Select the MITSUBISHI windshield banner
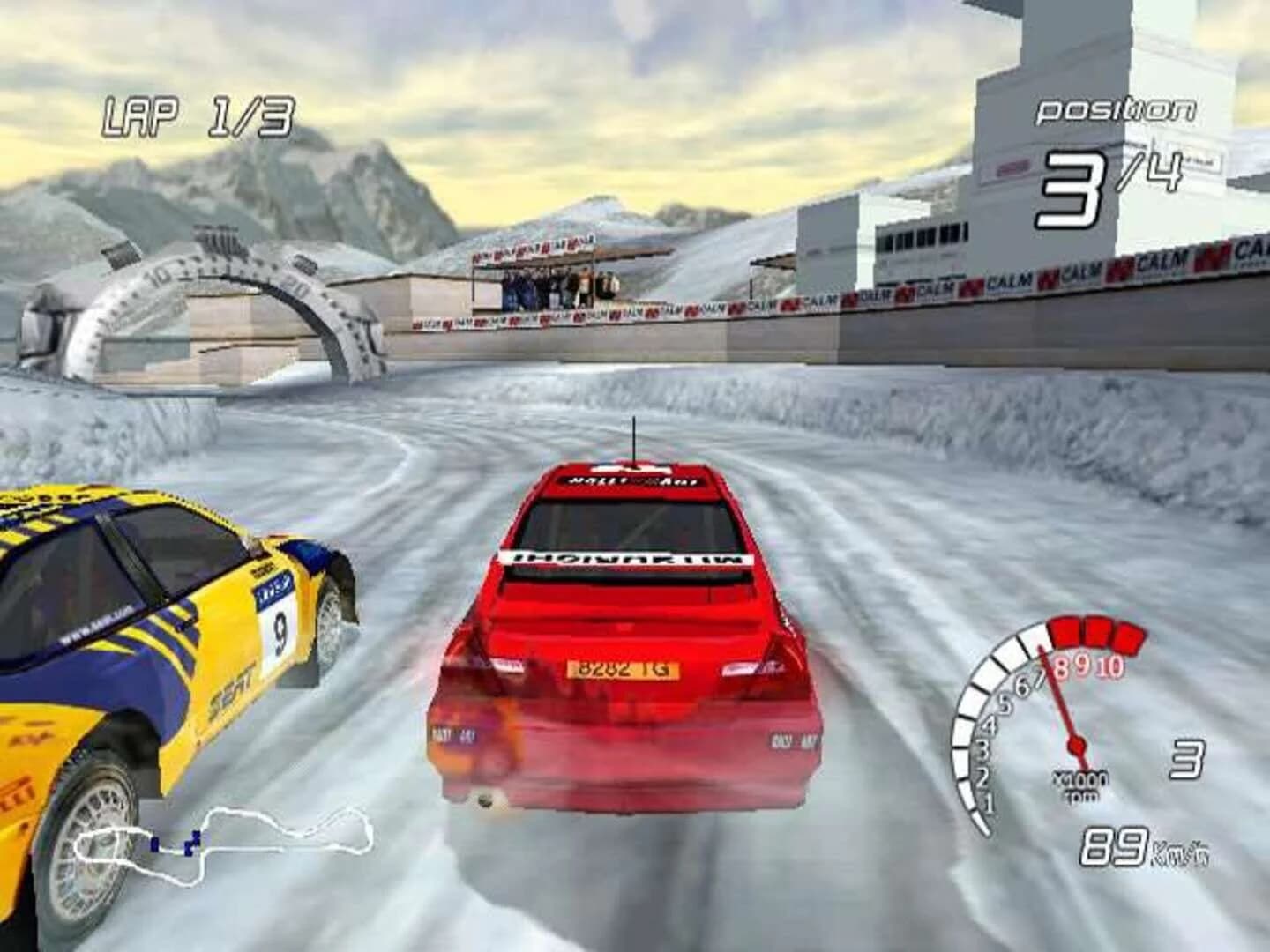 tap(628, 558)
